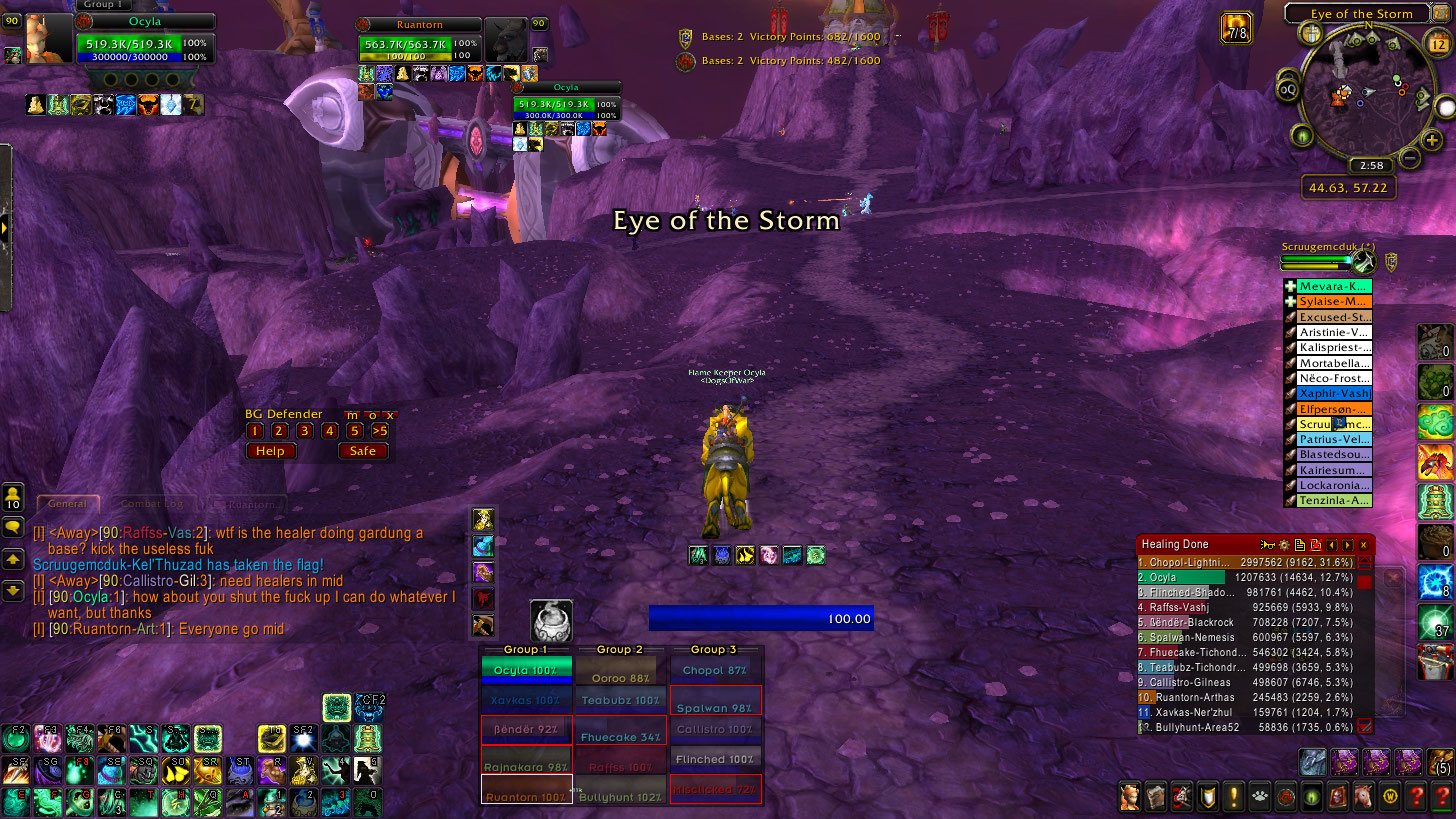Open the guild shield micro menu button
1456x819 pixels.
(1207, 796)
